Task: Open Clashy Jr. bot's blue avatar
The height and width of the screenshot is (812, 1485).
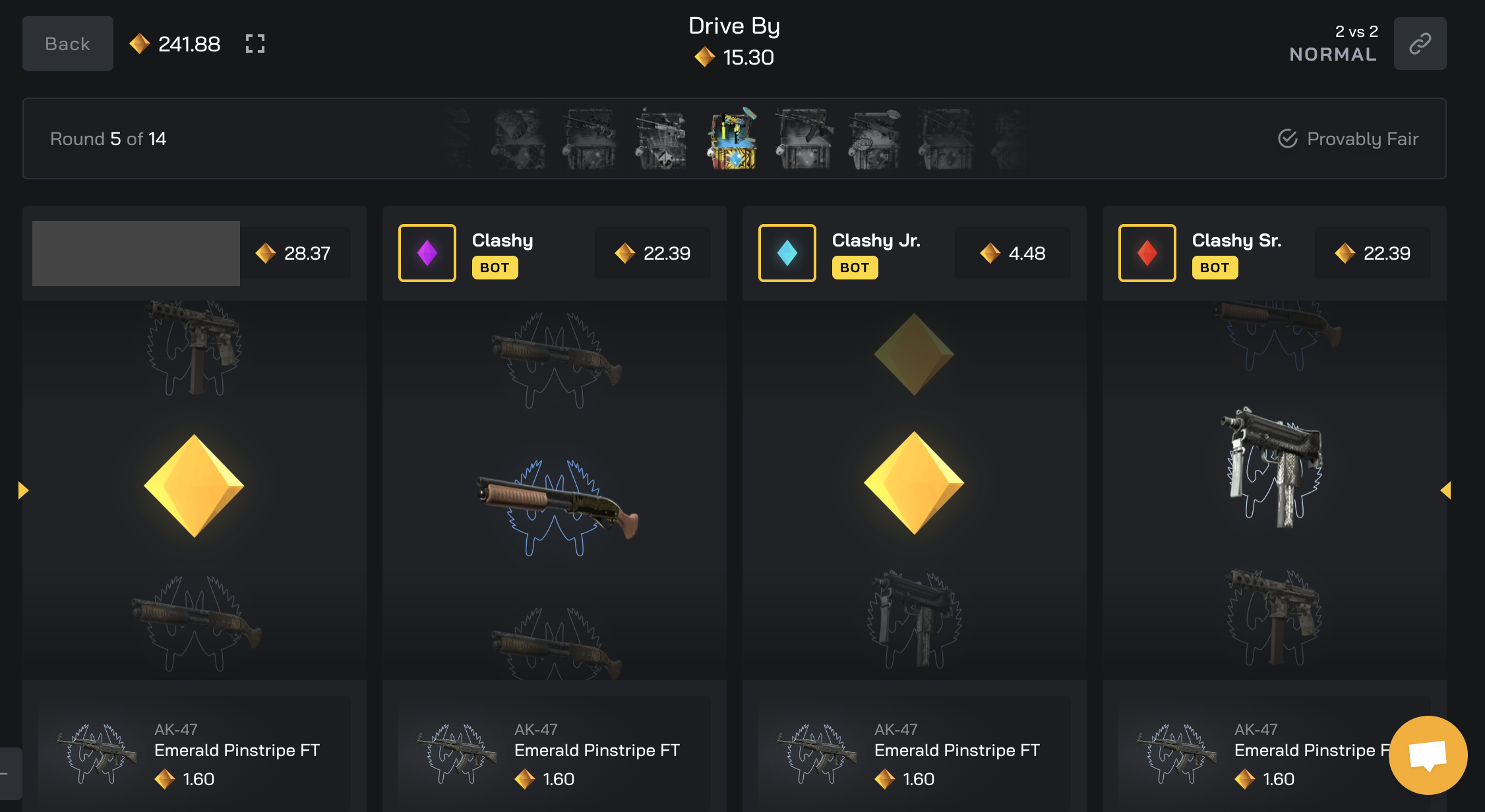Action: [x=787, y=253]
